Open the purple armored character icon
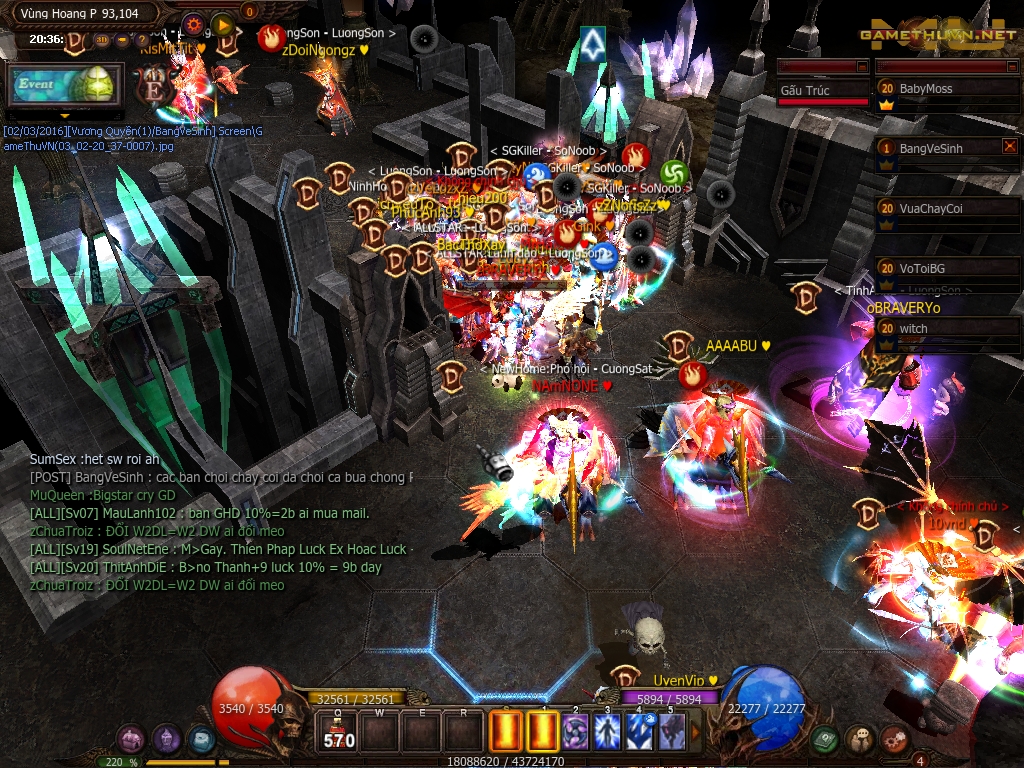Screen dimensions: 1024x768 tap(166, 740)
